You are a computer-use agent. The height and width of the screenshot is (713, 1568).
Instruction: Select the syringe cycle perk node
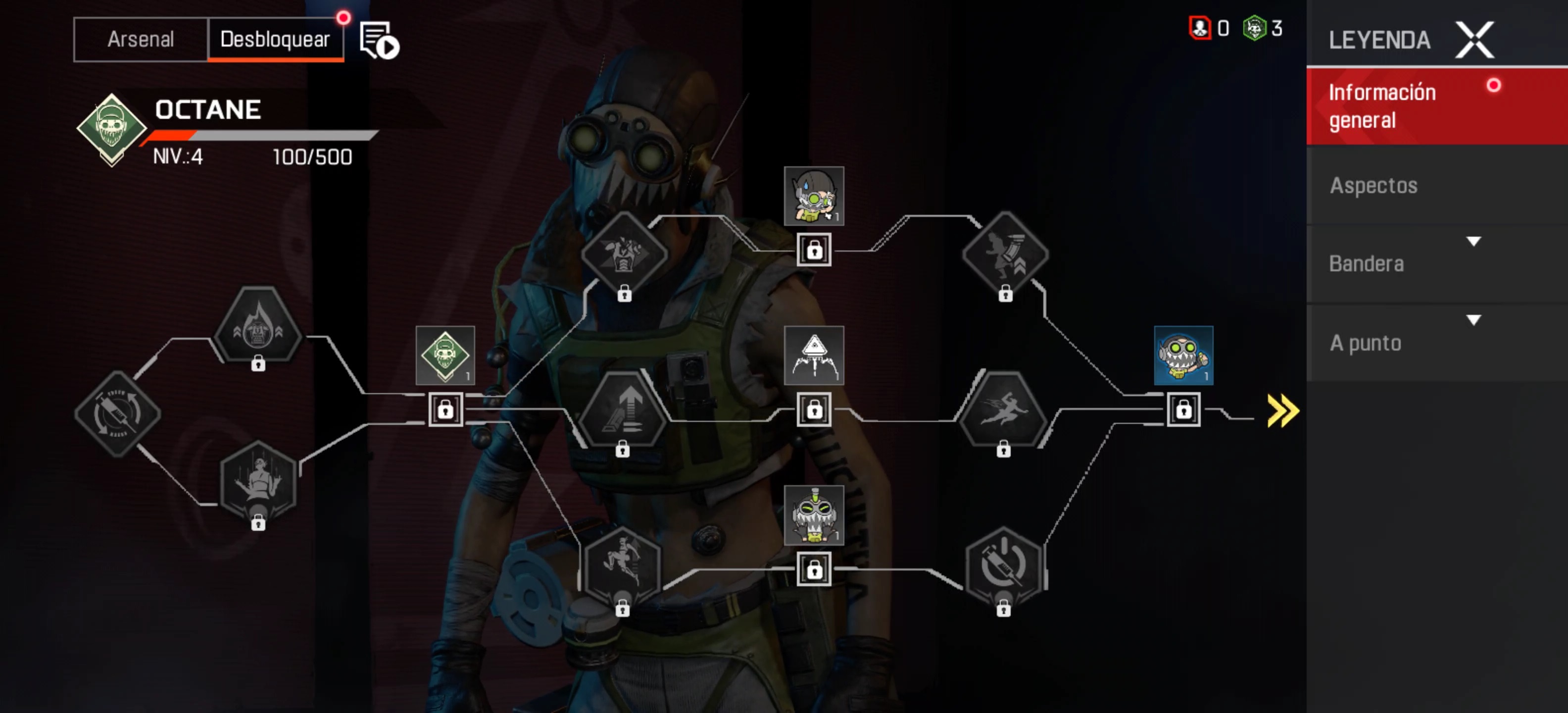coord(117,413)
